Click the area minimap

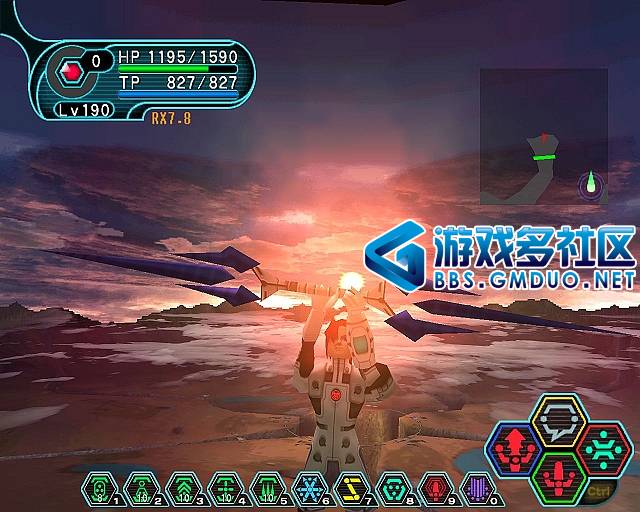coord(544,135)
